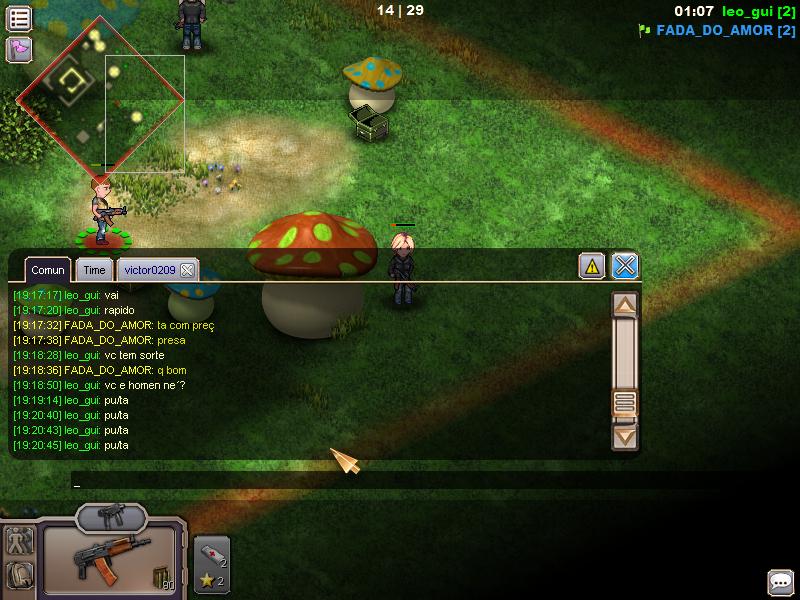Click the yellow warning report button
800x600 pixels.
[x=592, y=266]
